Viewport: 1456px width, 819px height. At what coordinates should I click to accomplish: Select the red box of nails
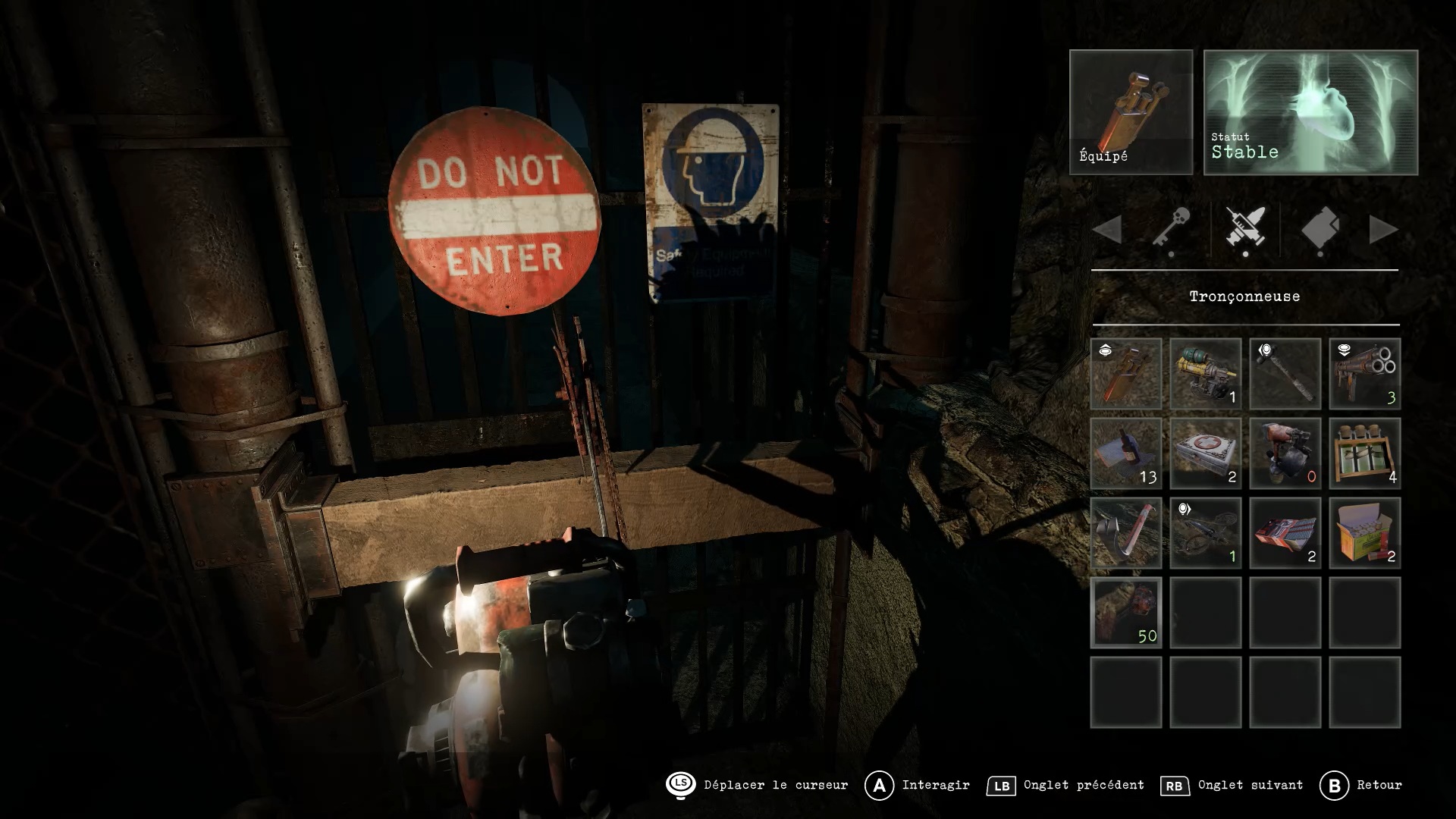point(1285,533)
